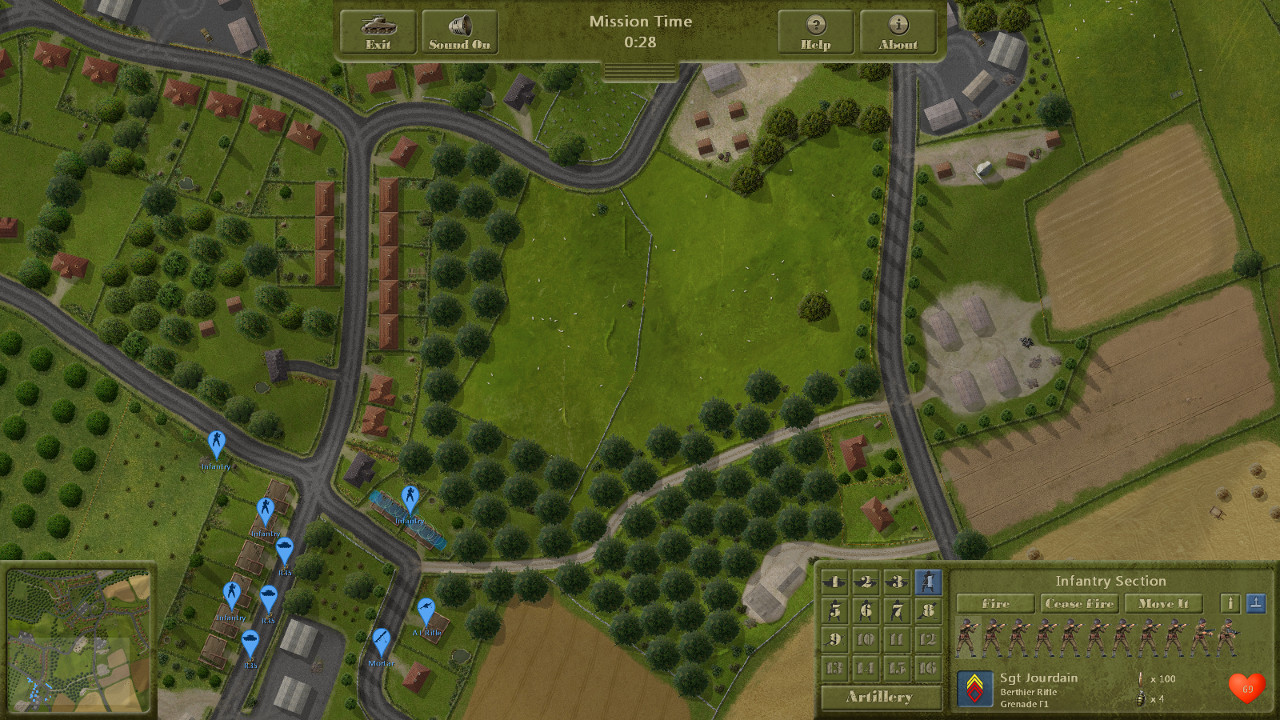Viewport: 1280px width, 720px height.
Task: Choose unit slot number 8
Action: (928, 610)
